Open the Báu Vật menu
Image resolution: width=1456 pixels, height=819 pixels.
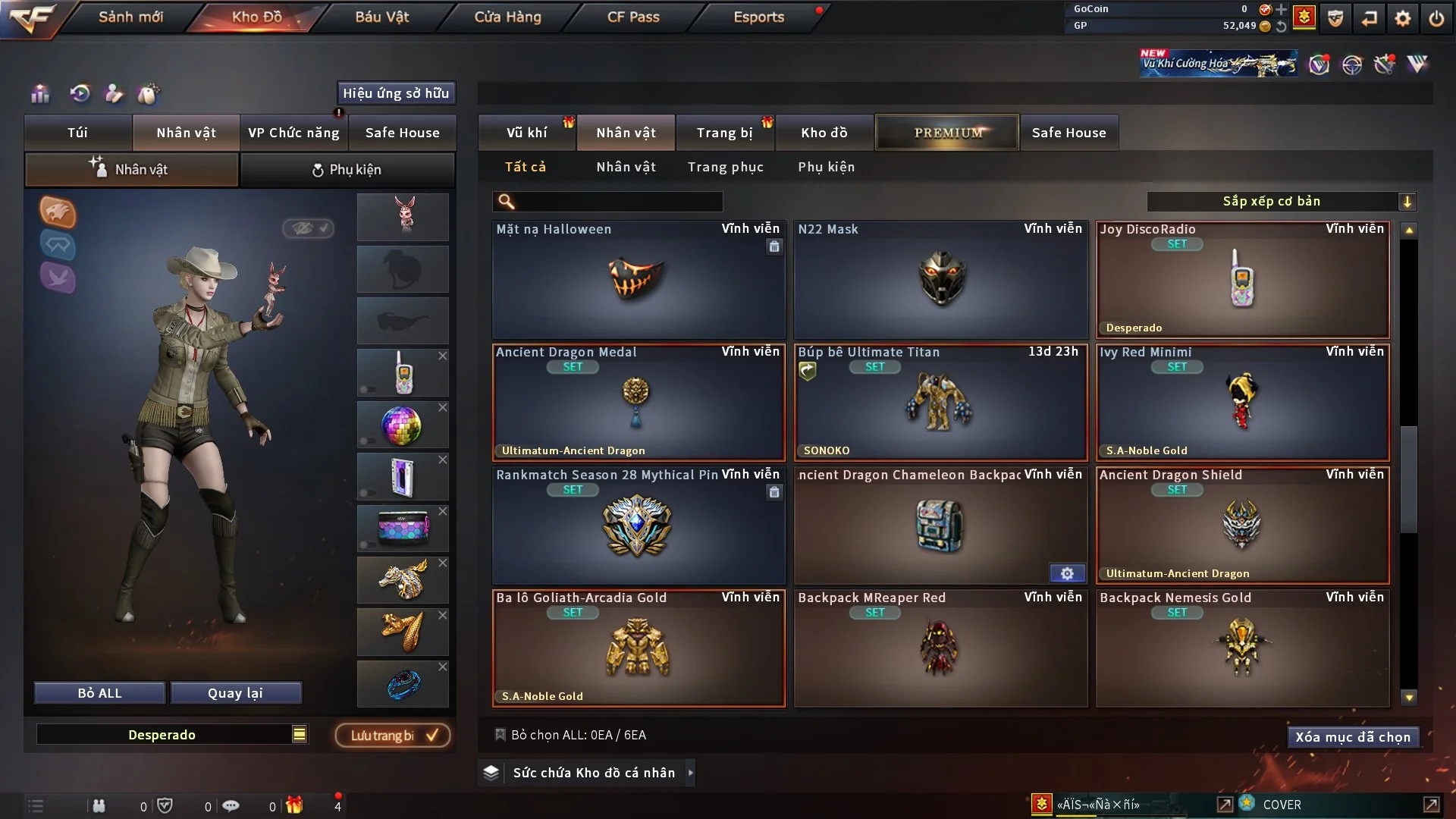tap(381, 17)
